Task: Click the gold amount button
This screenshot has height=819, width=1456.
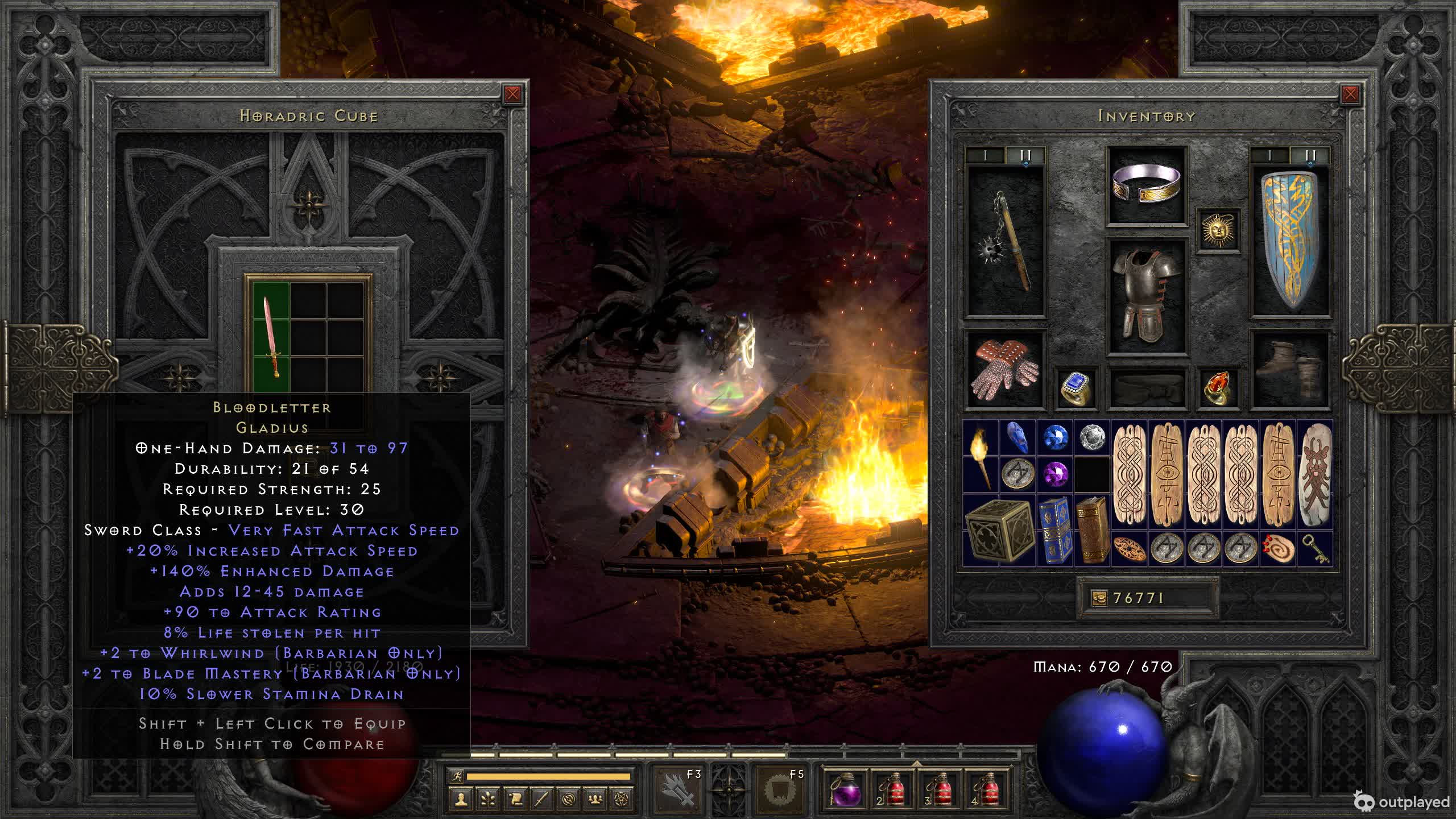Action: tap(1099, 598)
